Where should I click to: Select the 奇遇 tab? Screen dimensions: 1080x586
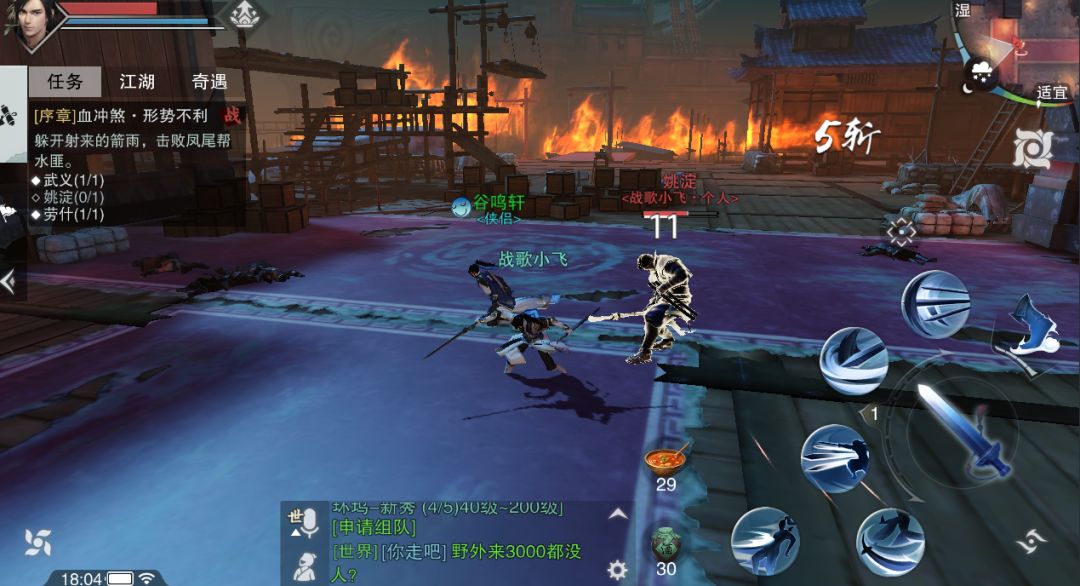point(210,82)
